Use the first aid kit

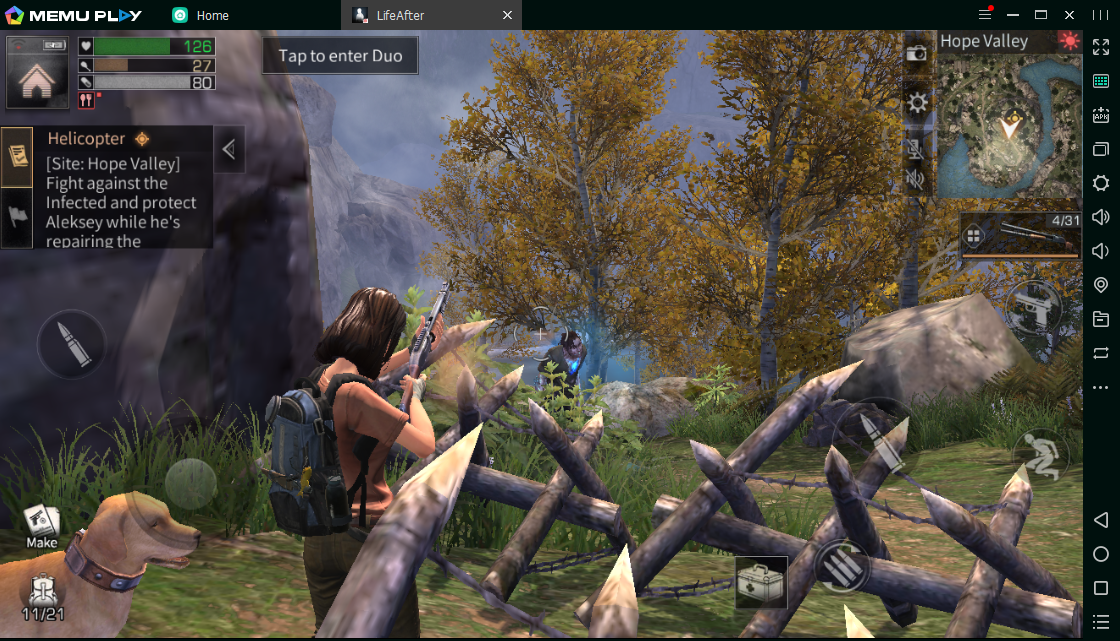coord(761,582)
